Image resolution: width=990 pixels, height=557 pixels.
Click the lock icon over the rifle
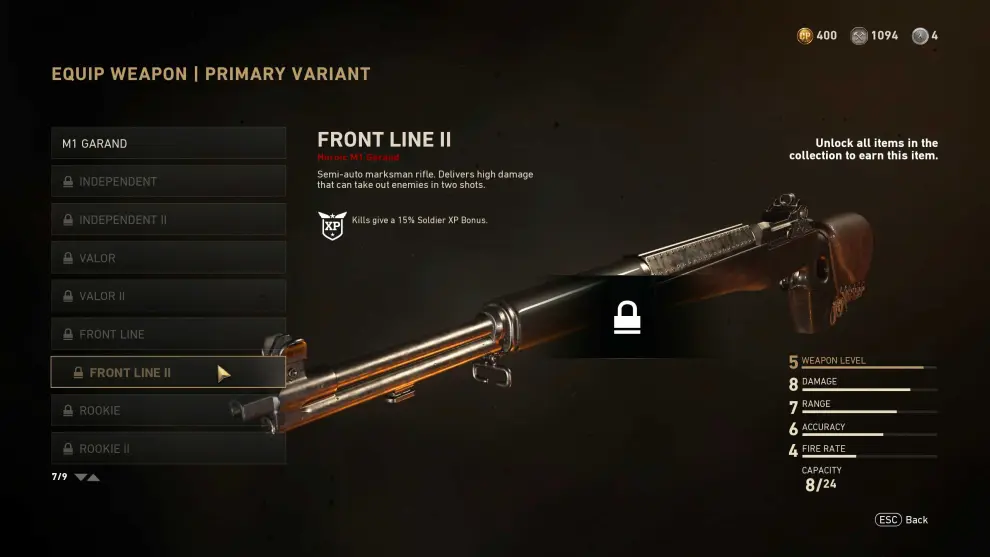pos(627,318)
